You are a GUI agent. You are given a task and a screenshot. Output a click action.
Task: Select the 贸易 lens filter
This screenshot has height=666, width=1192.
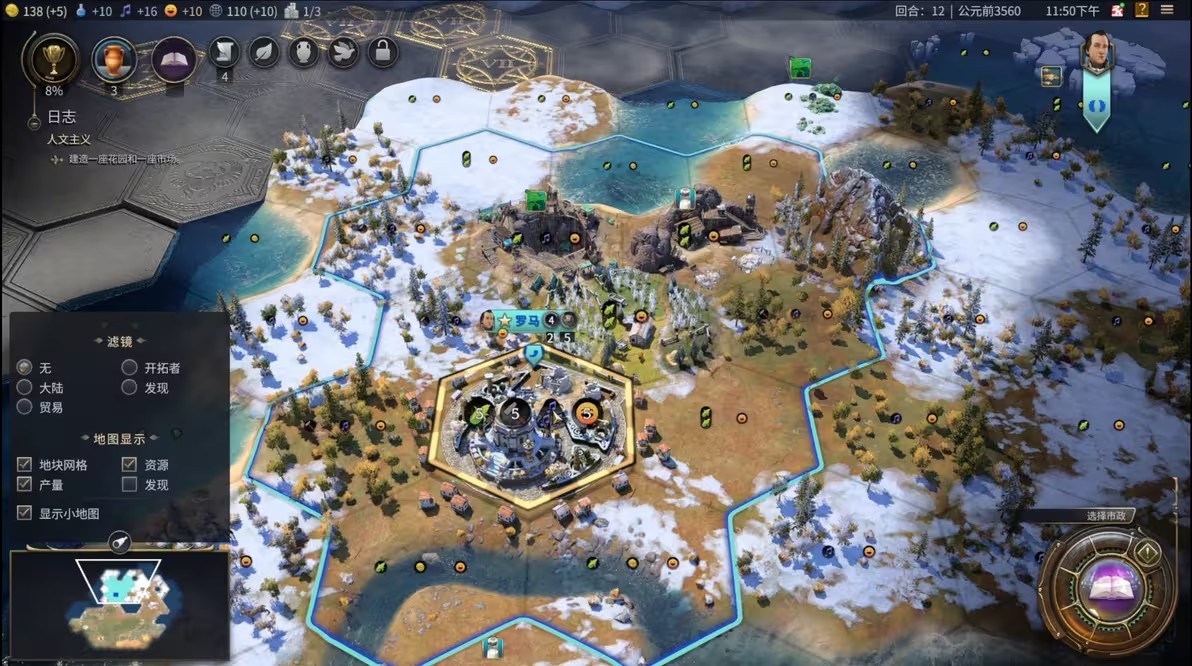tap(25, 407)
